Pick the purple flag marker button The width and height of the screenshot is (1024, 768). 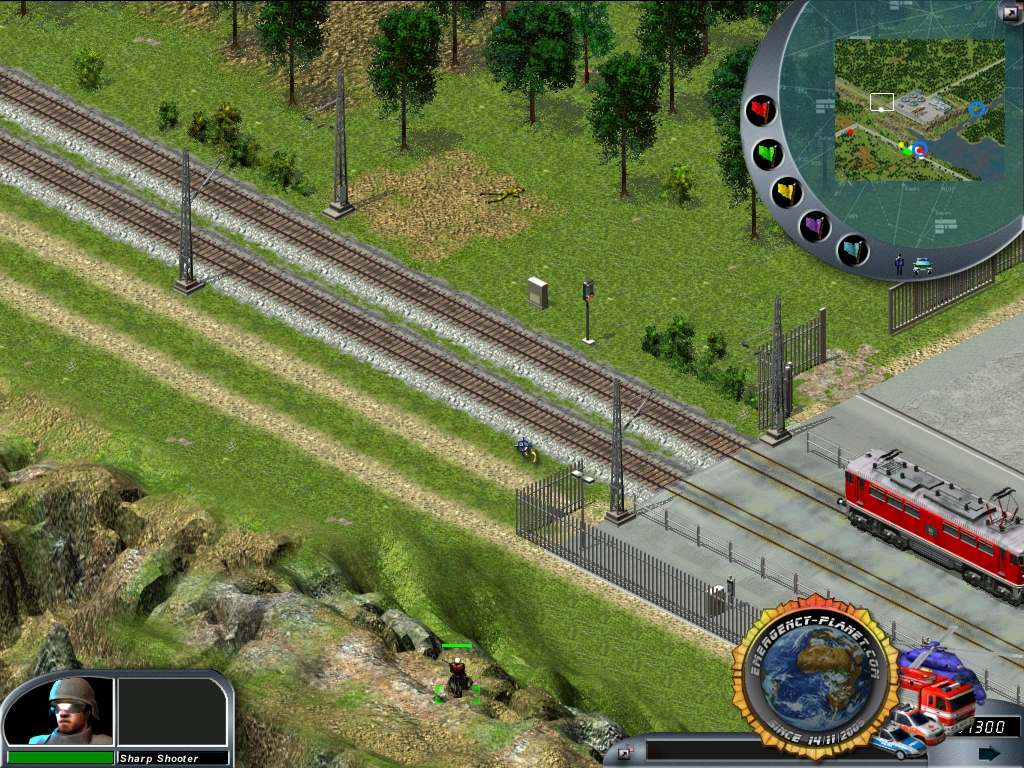tap(817, 226)
